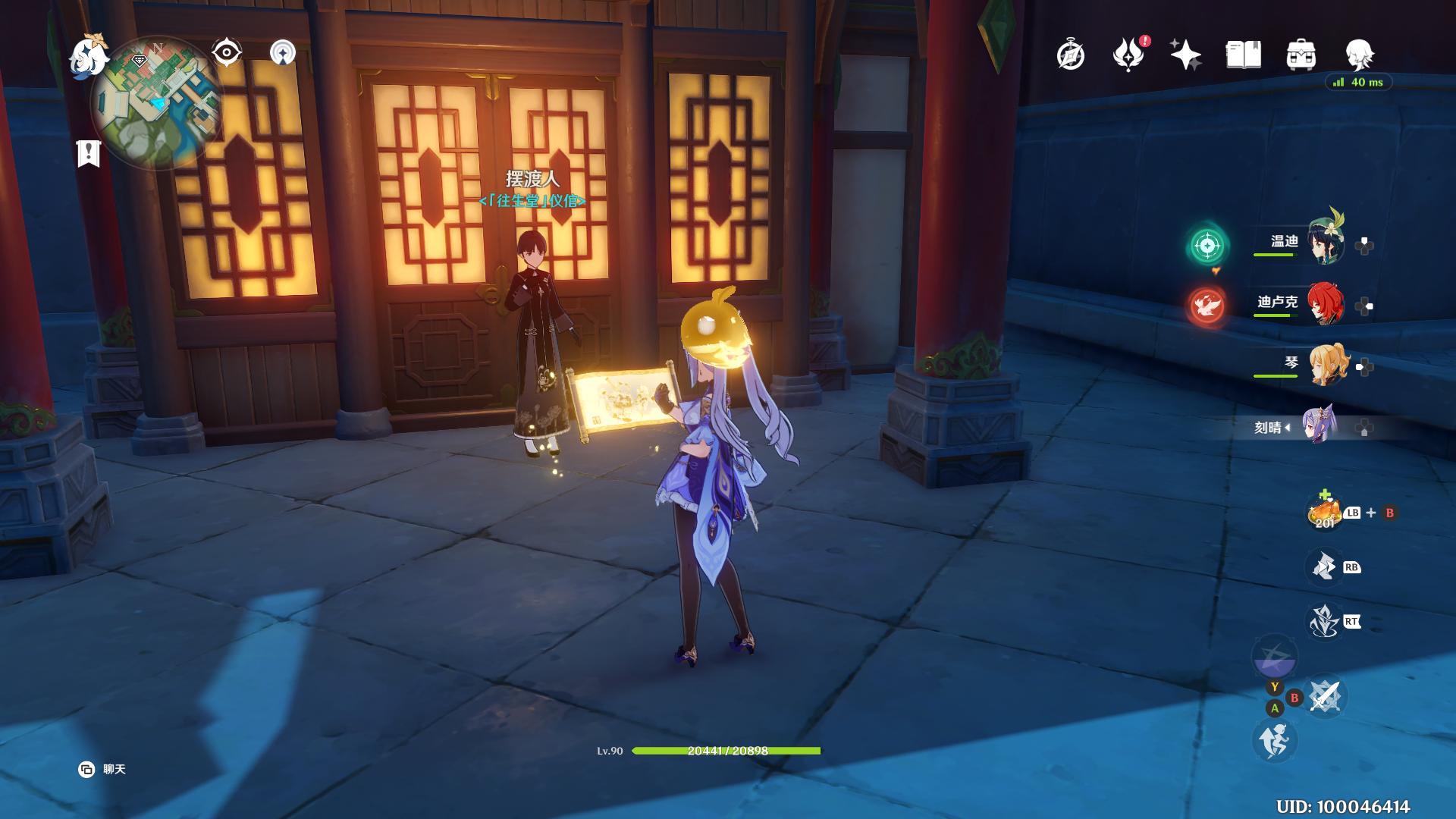Activate 迪卢克's red phoenix burst icon
Viewport: 1456px width, 819px height.
[x=1207, y=306]
